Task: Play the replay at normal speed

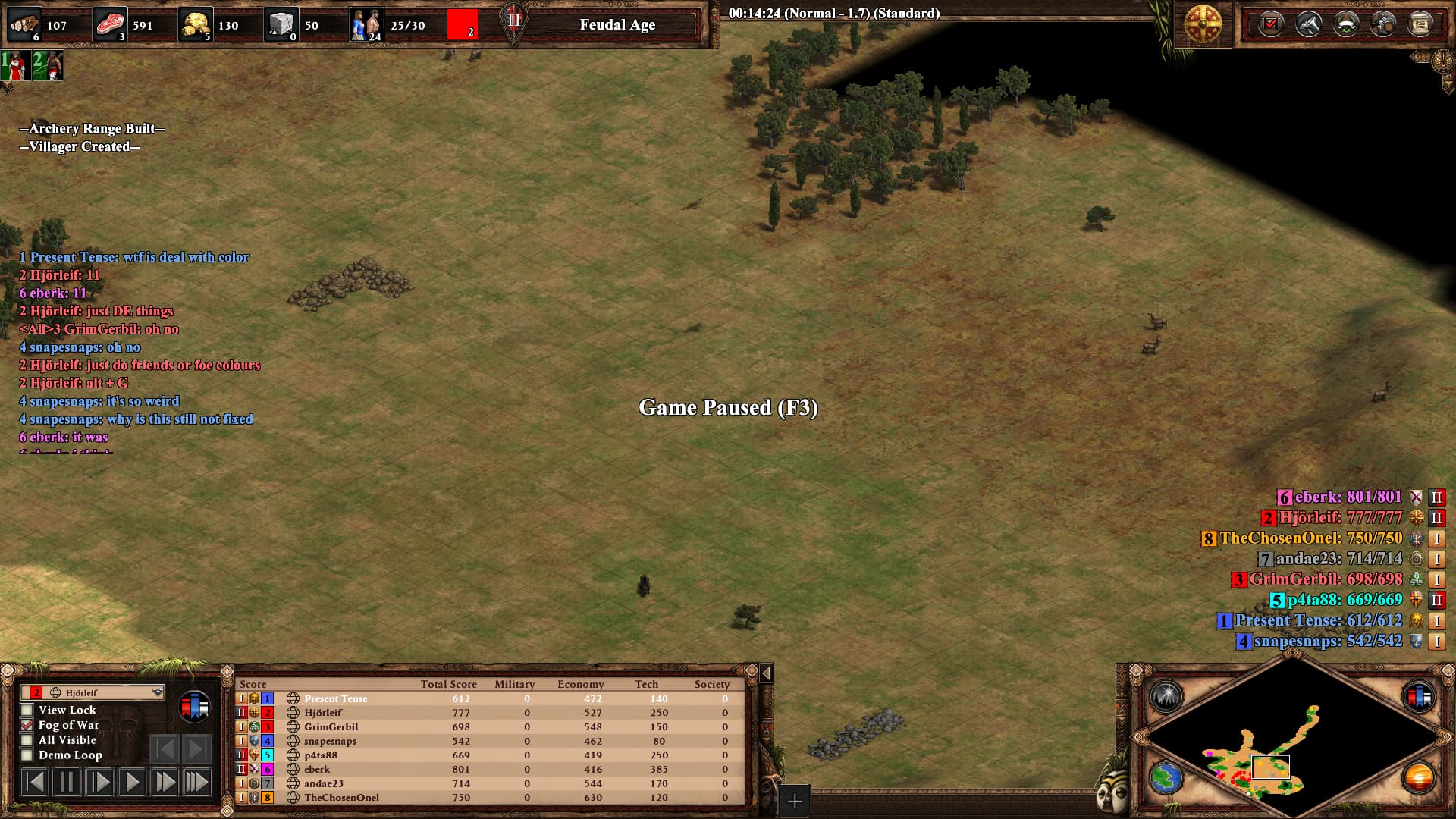Action: click(132, 782)
